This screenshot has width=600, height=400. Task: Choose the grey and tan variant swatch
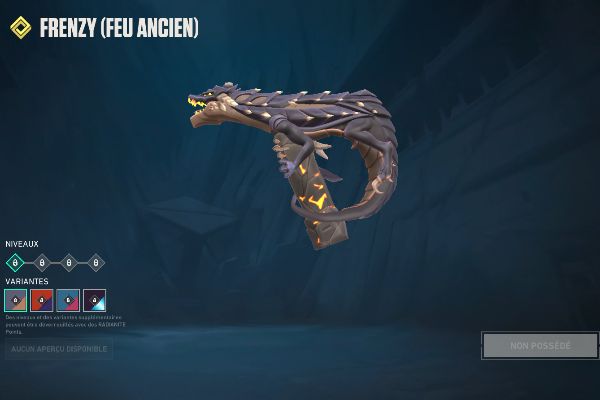(x=15, y=300)
